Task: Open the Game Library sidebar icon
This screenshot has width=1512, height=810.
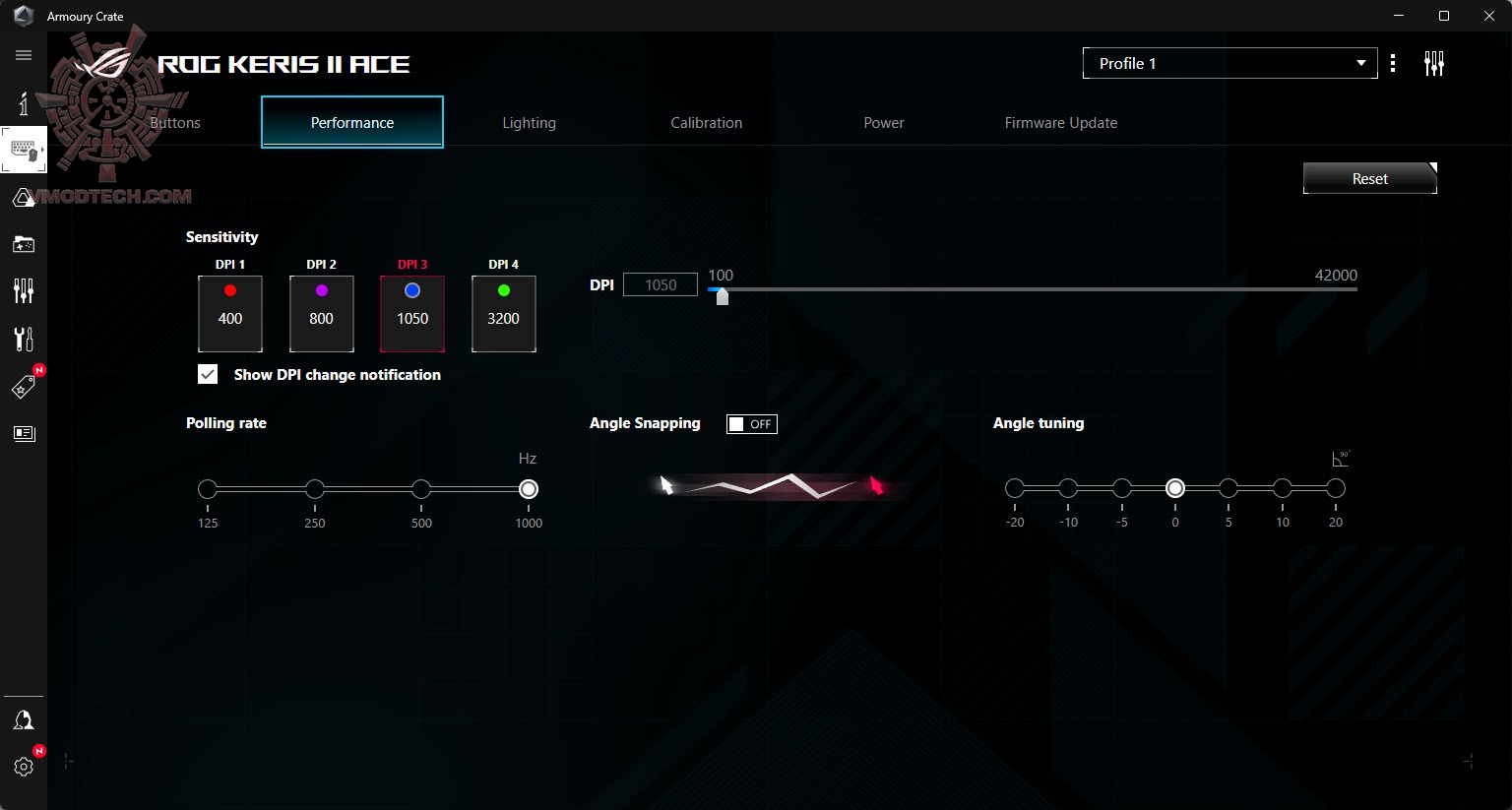Action: [x=24, y=244]
